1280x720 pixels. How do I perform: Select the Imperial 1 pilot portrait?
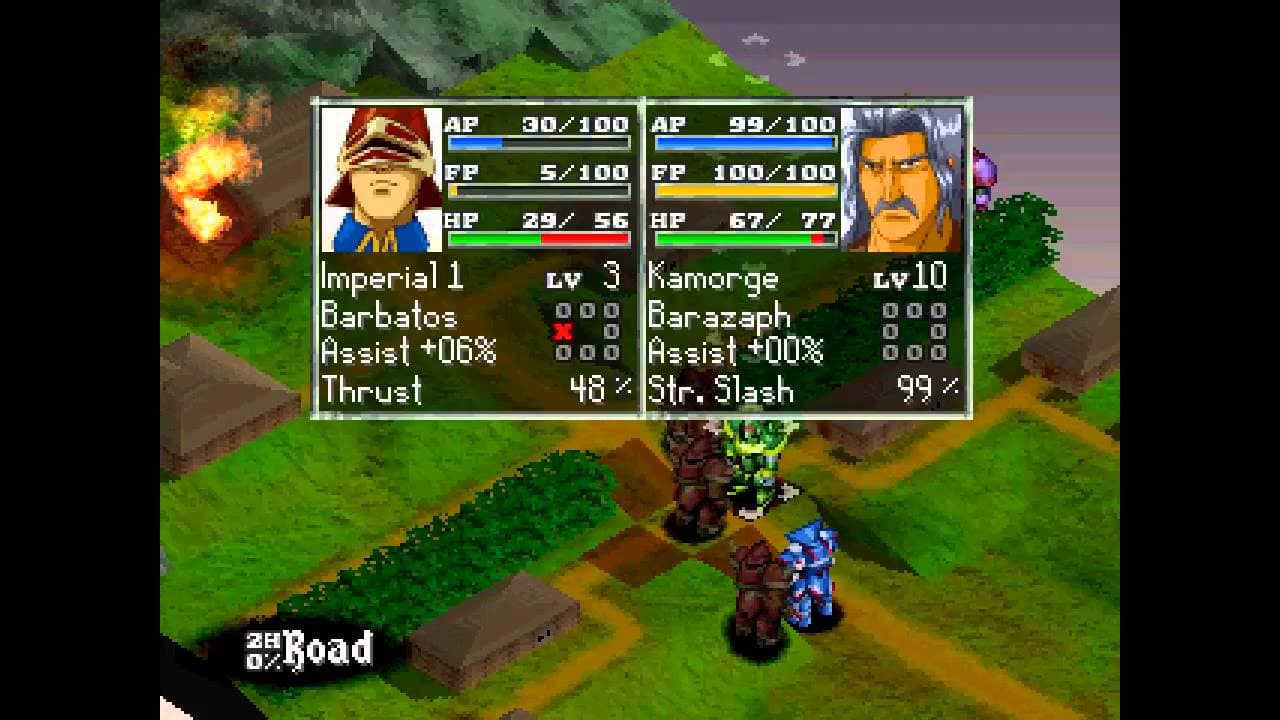(381, 180)
